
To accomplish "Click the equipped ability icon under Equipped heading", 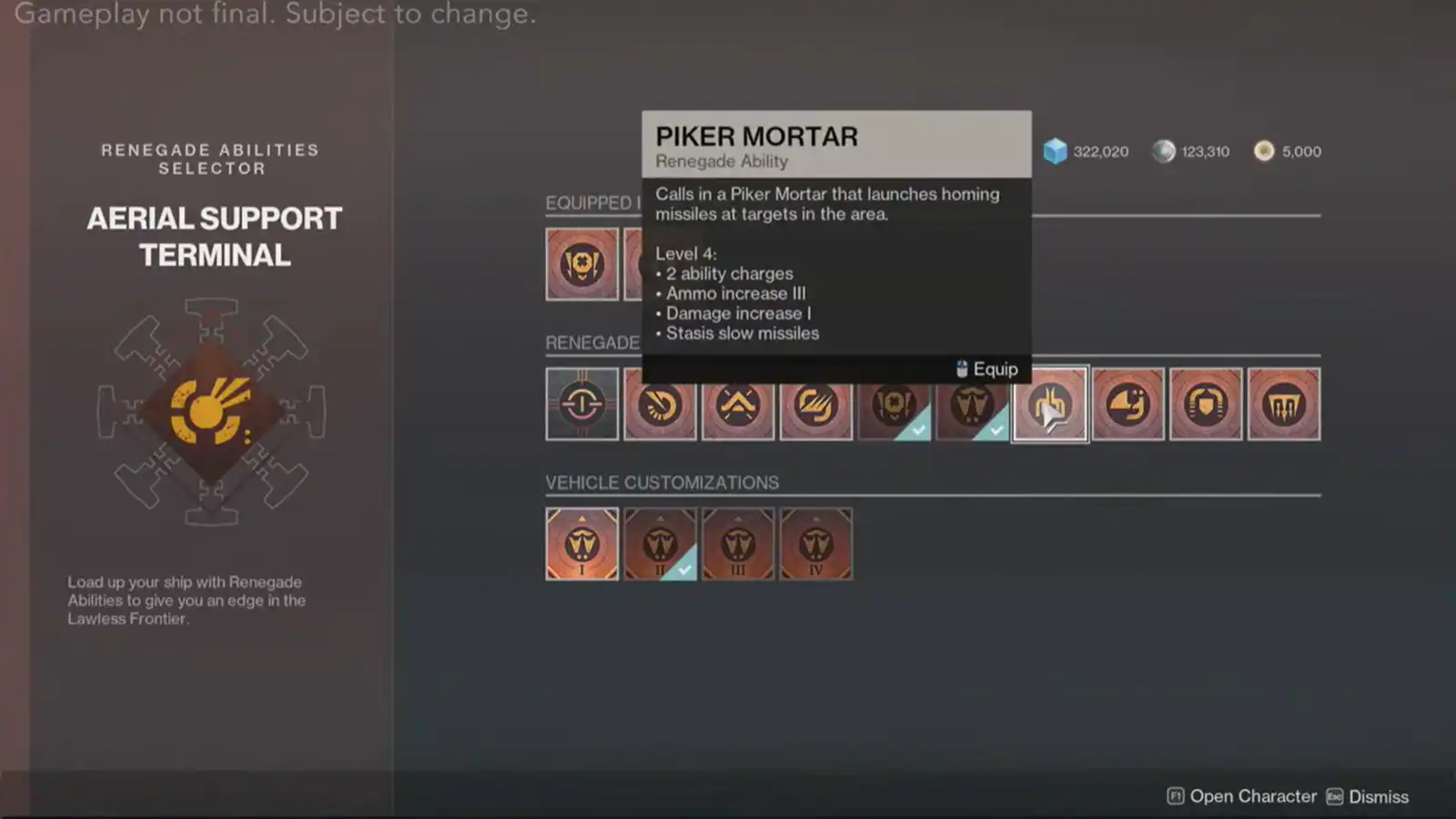I will (581, 264).
